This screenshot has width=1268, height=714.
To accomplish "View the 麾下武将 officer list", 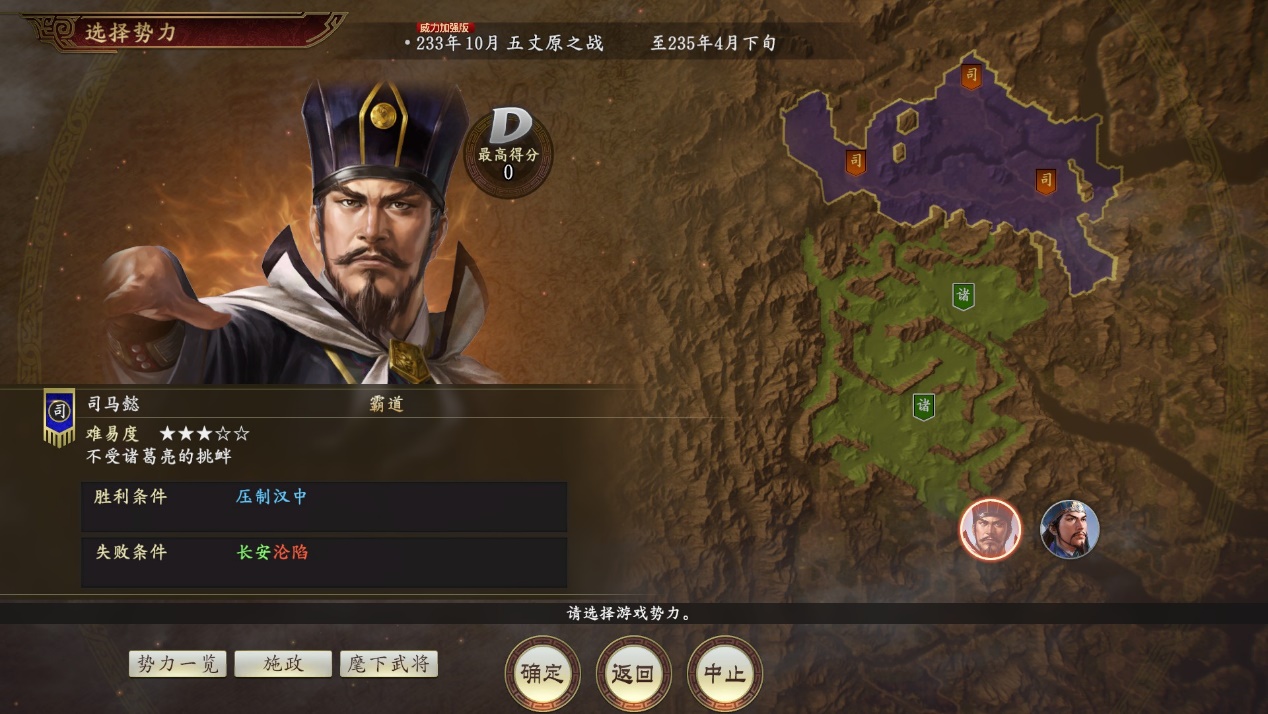I will pyautogui.click(x=389, y=664).
